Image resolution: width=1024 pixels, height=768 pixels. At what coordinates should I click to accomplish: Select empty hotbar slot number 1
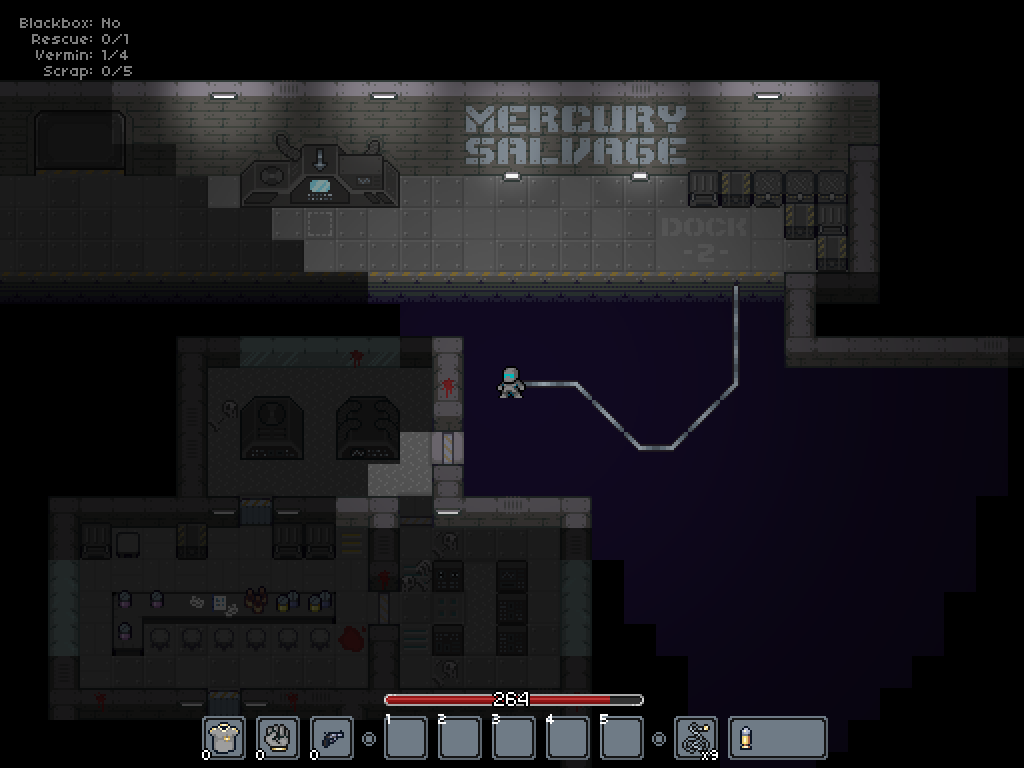tap(406, 738)
